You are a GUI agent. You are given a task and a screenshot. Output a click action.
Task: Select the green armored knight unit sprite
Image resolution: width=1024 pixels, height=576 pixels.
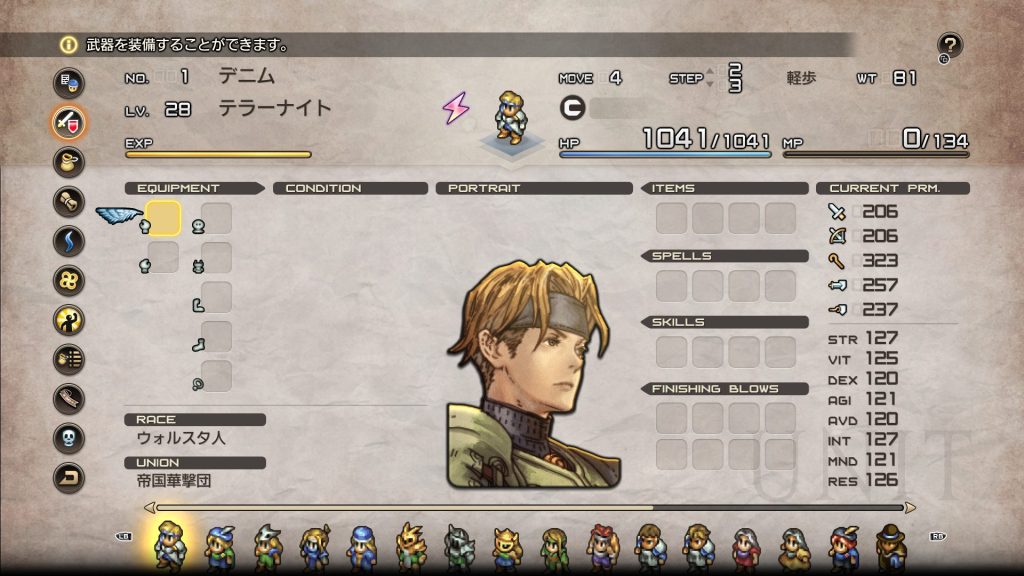tap(459, 547)
